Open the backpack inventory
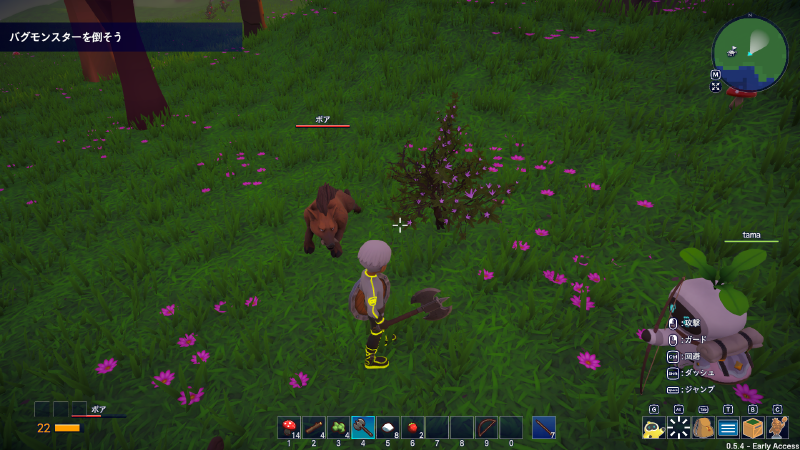 (x=703, y=428)
